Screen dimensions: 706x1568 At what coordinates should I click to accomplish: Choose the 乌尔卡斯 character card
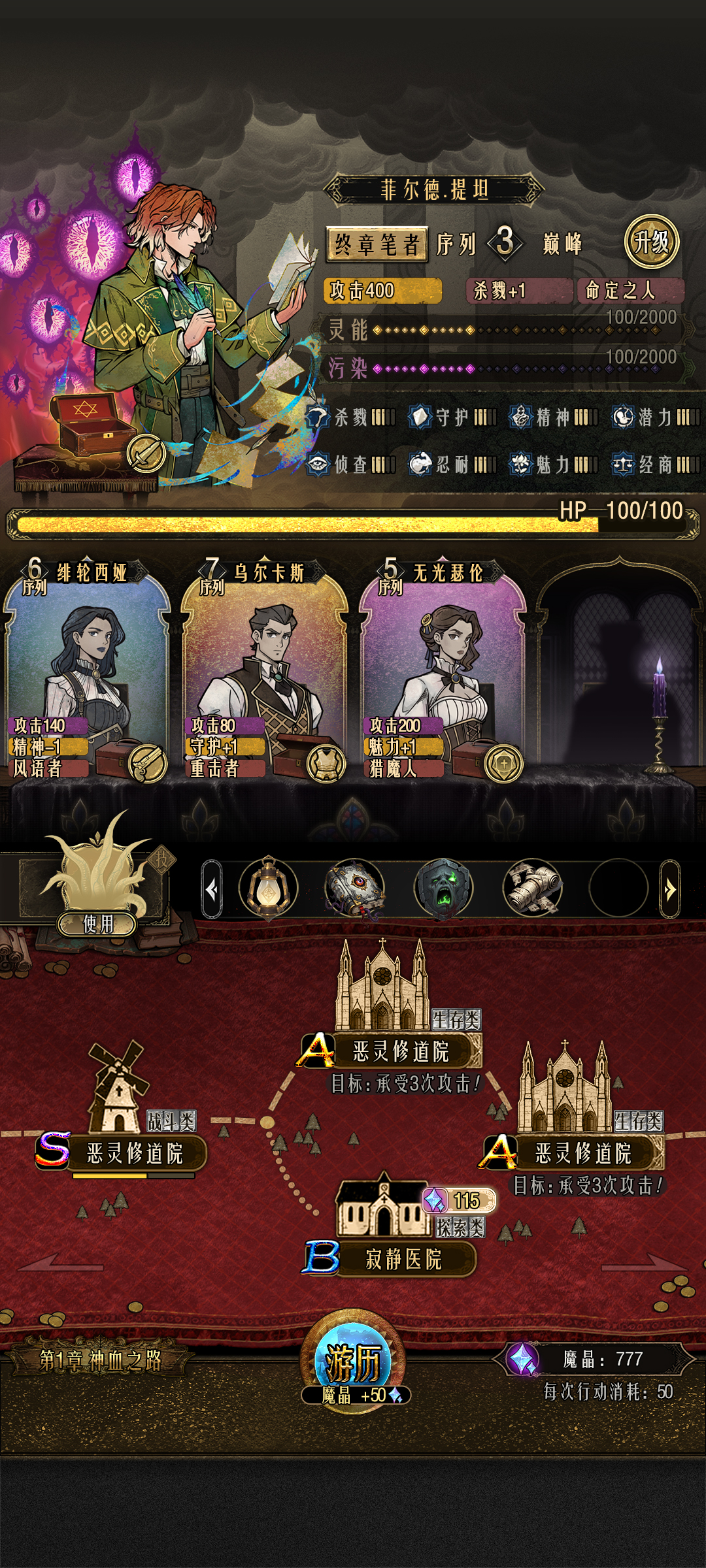pos(265,673)
